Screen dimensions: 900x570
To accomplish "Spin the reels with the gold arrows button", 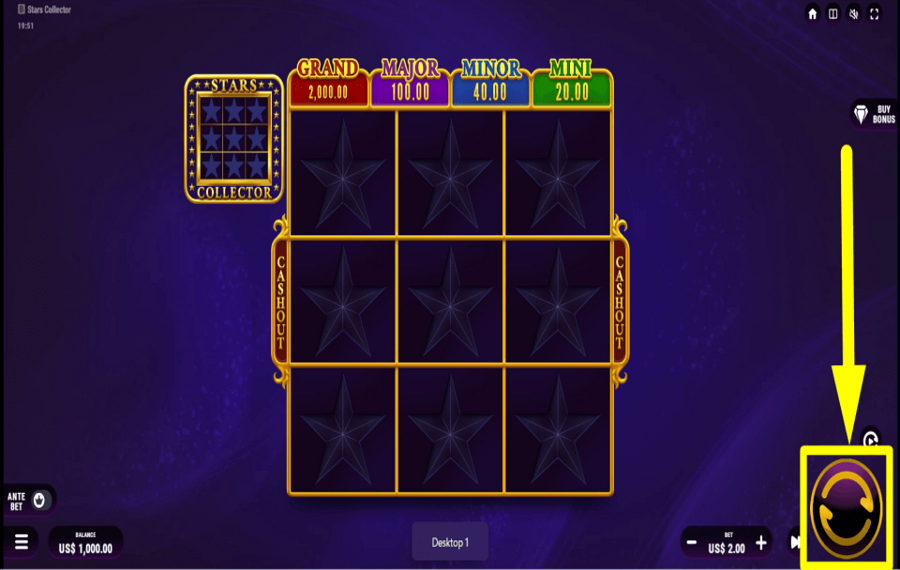I will (x=845, y=510).
